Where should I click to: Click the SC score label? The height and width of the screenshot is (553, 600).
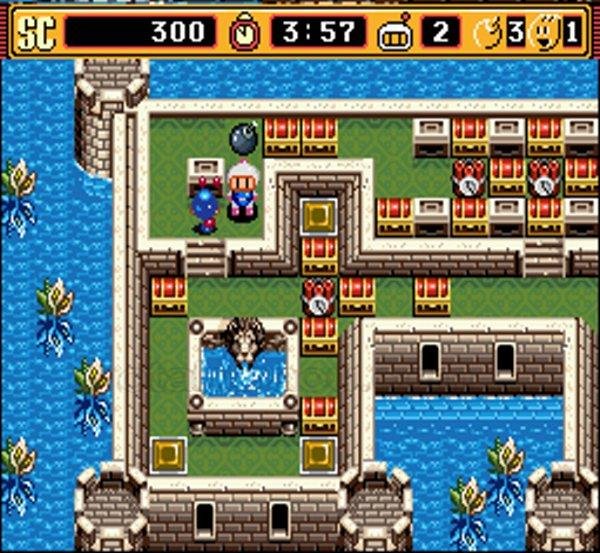(36, 32)
